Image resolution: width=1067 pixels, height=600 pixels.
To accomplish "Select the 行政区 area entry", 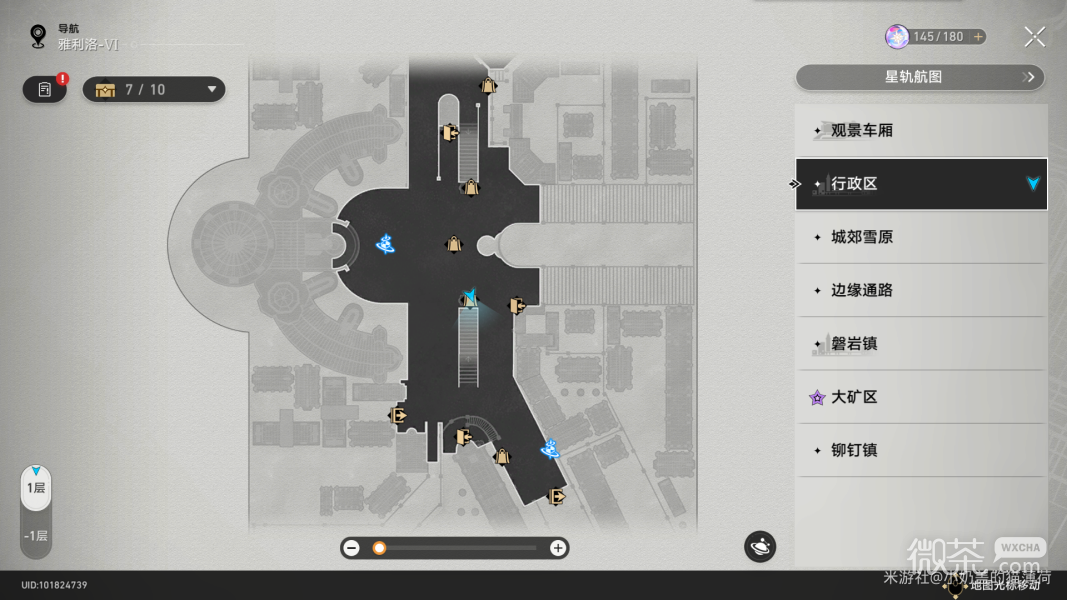I will tap(921, 184).
